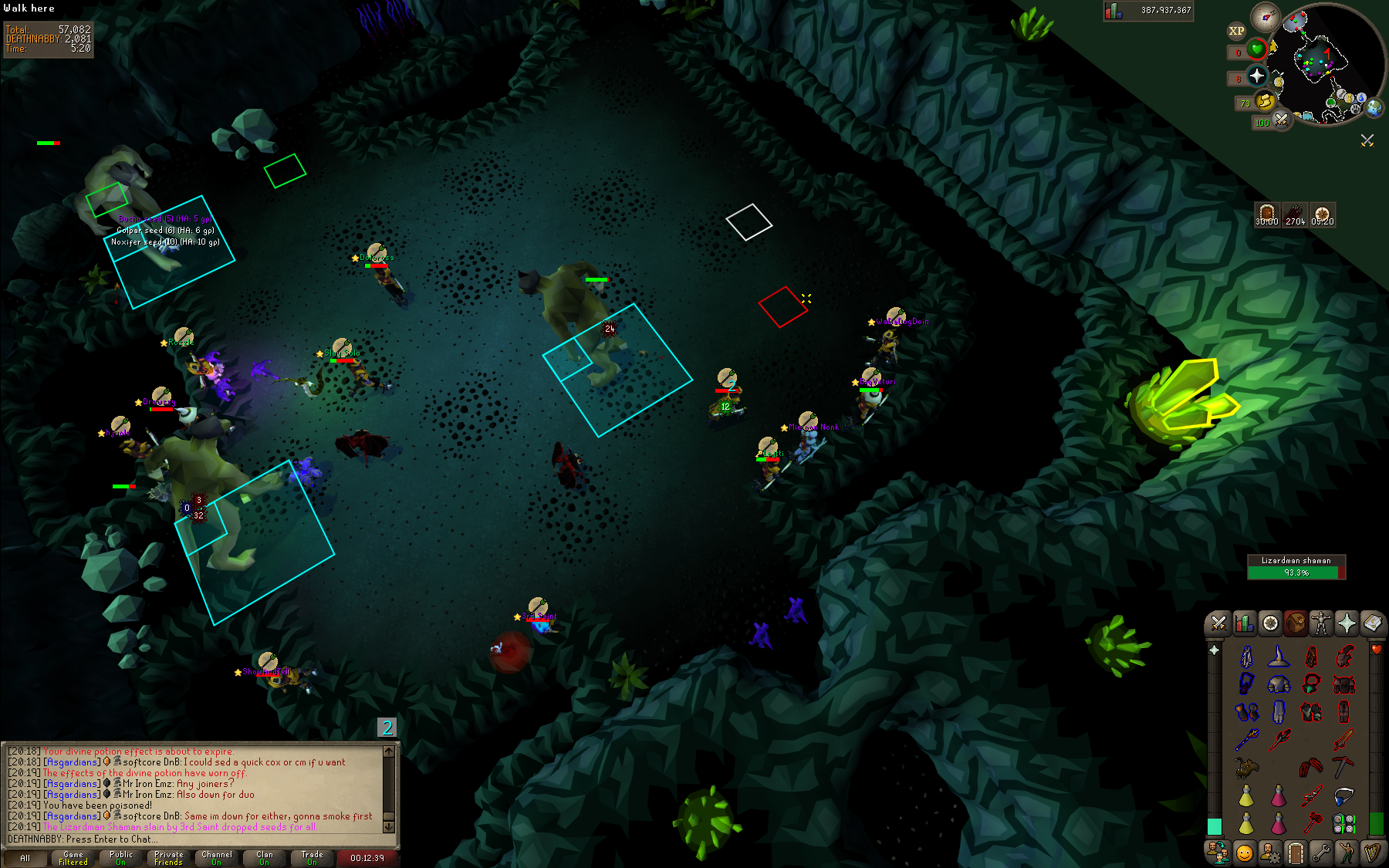Screen dimensions: 1389x868
Task: Open the Logout door tab
Action: click(1296, 853)
